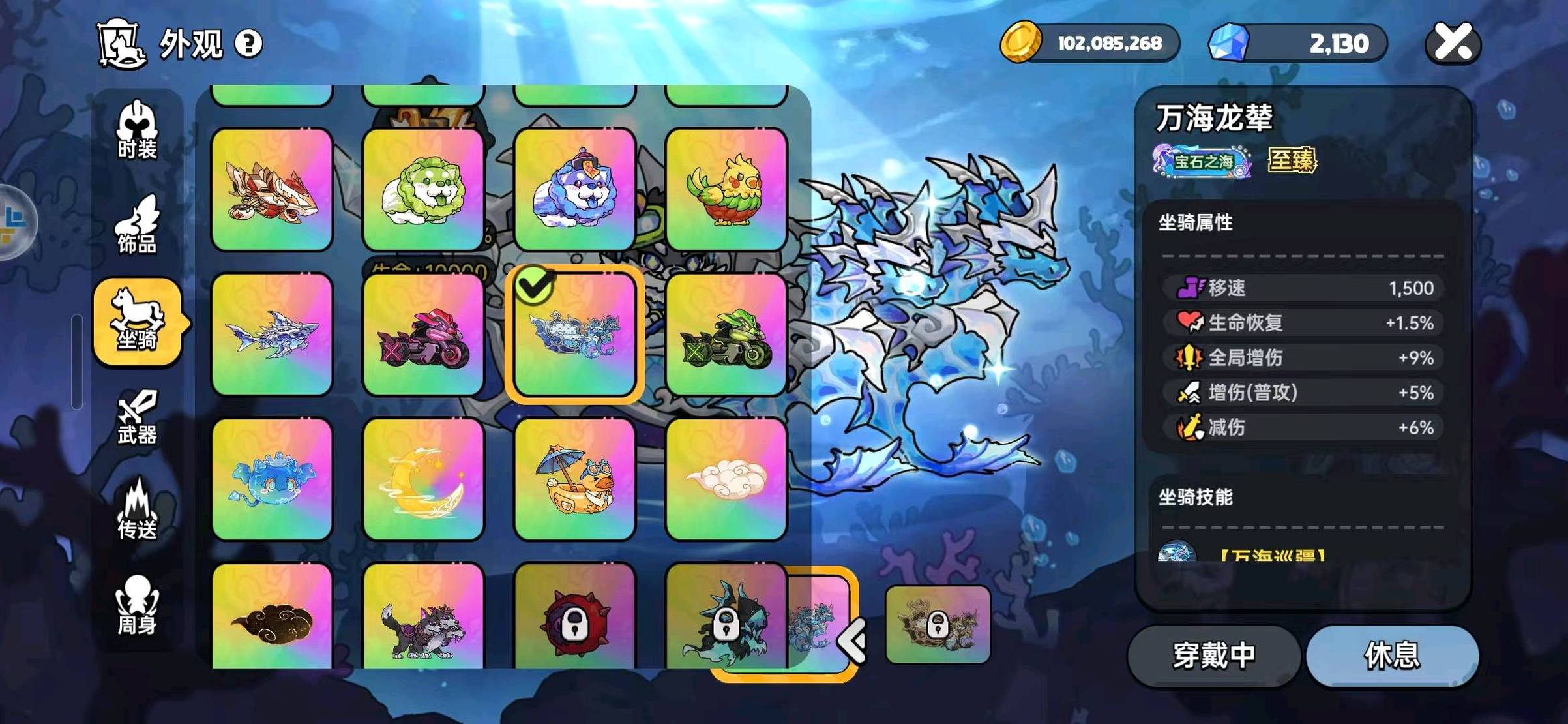Pick the white cloud mount
The width and height of the screenshot is (1568, 724).
tap(726, 479)
